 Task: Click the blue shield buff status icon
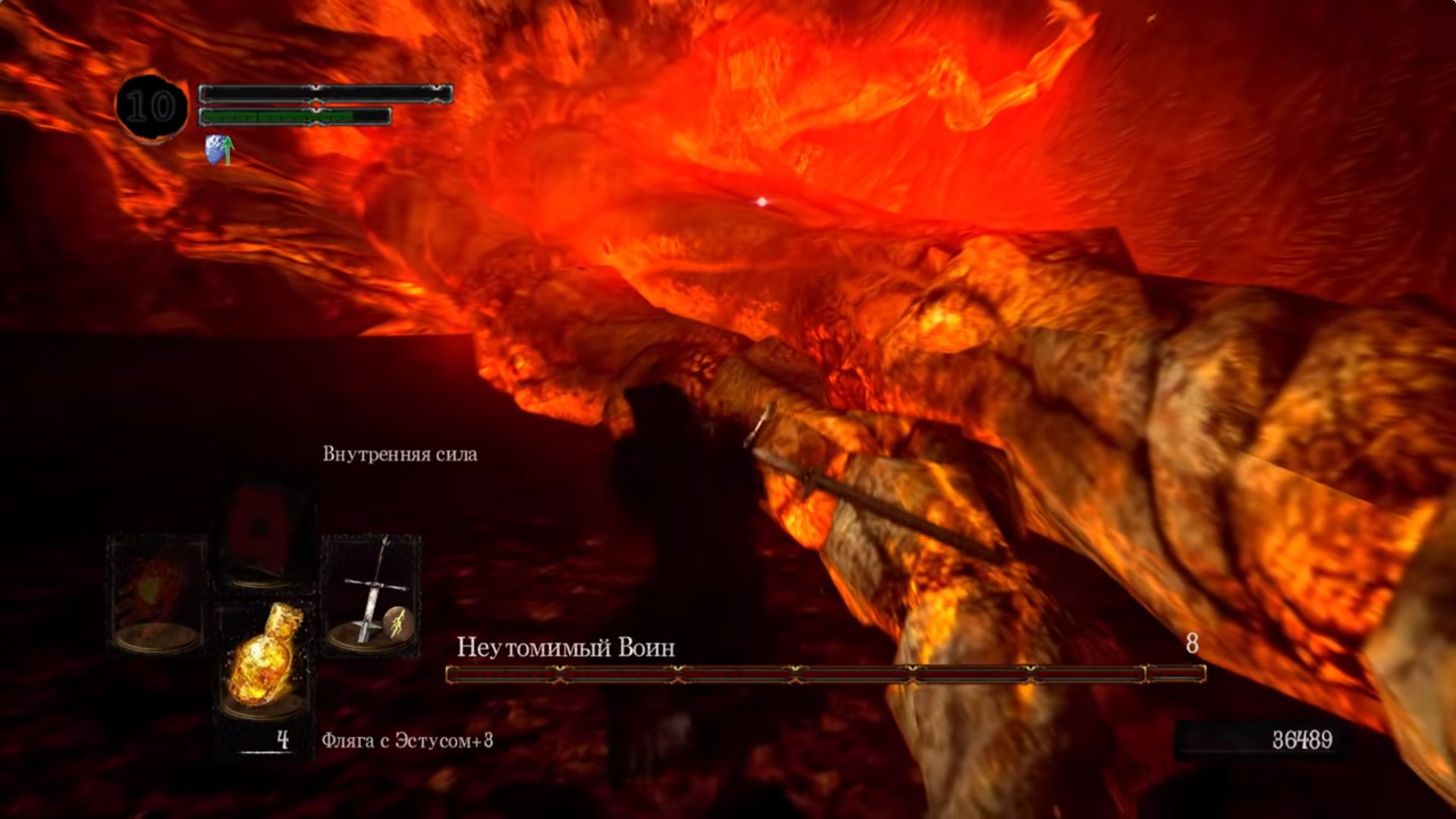tap(218, 149)
